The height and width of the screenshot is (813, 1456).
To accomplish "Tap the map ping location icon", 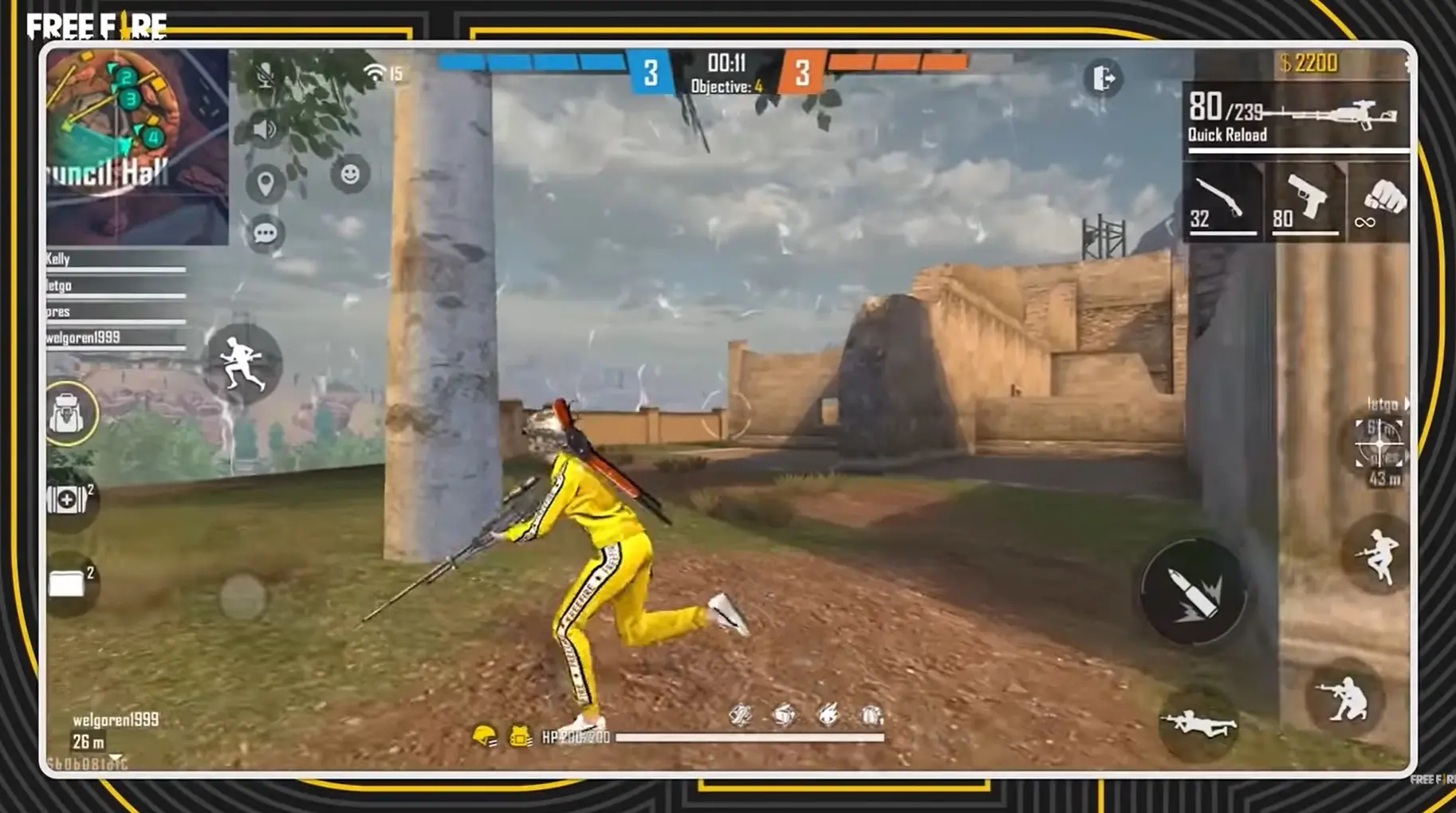I will pyautogui.click(x=266, y=183).
